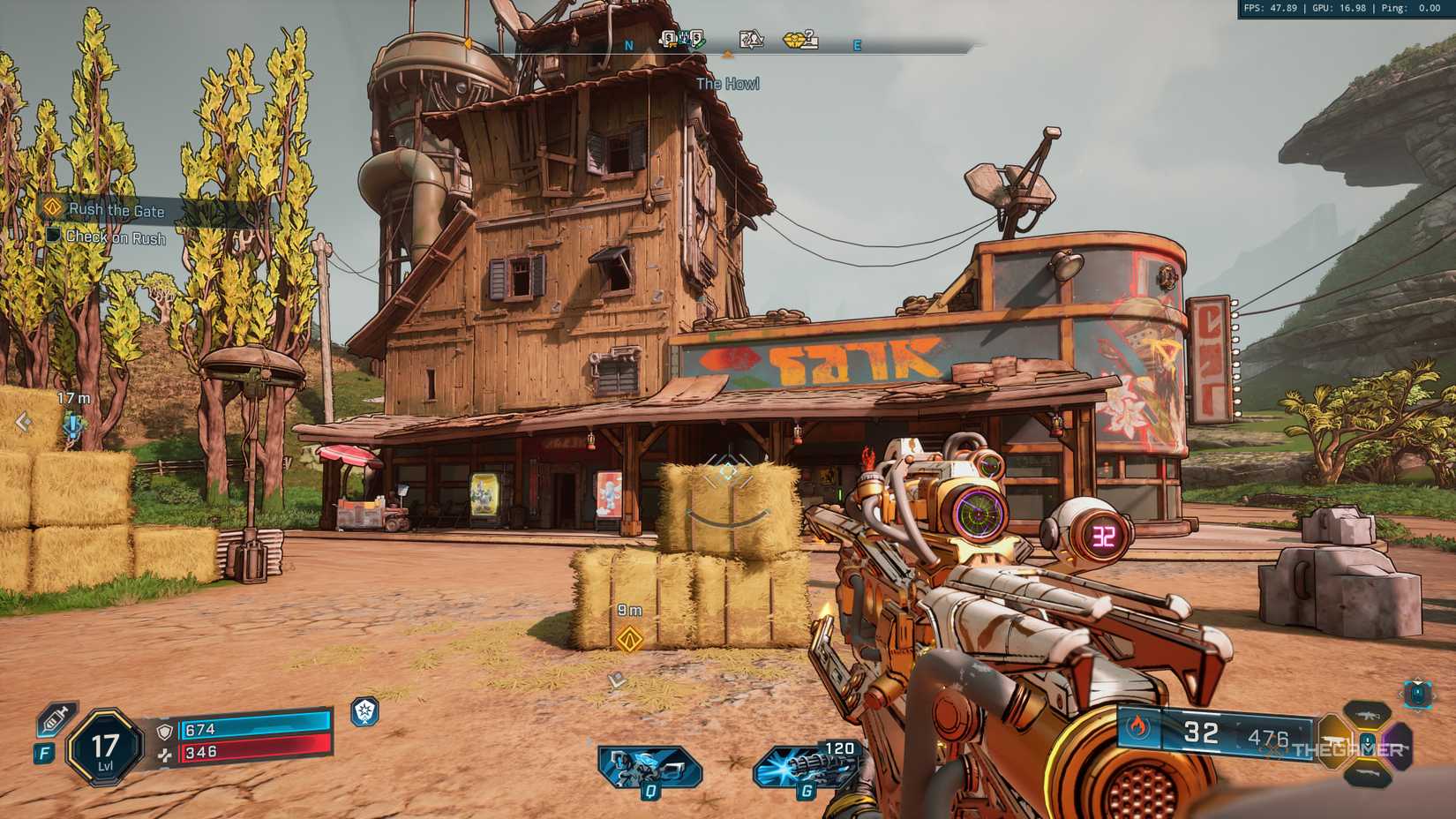The height and width of the screenshot is (819, 1456).
Task: Click the health cross icon beside 346
Action: (165, 757)
